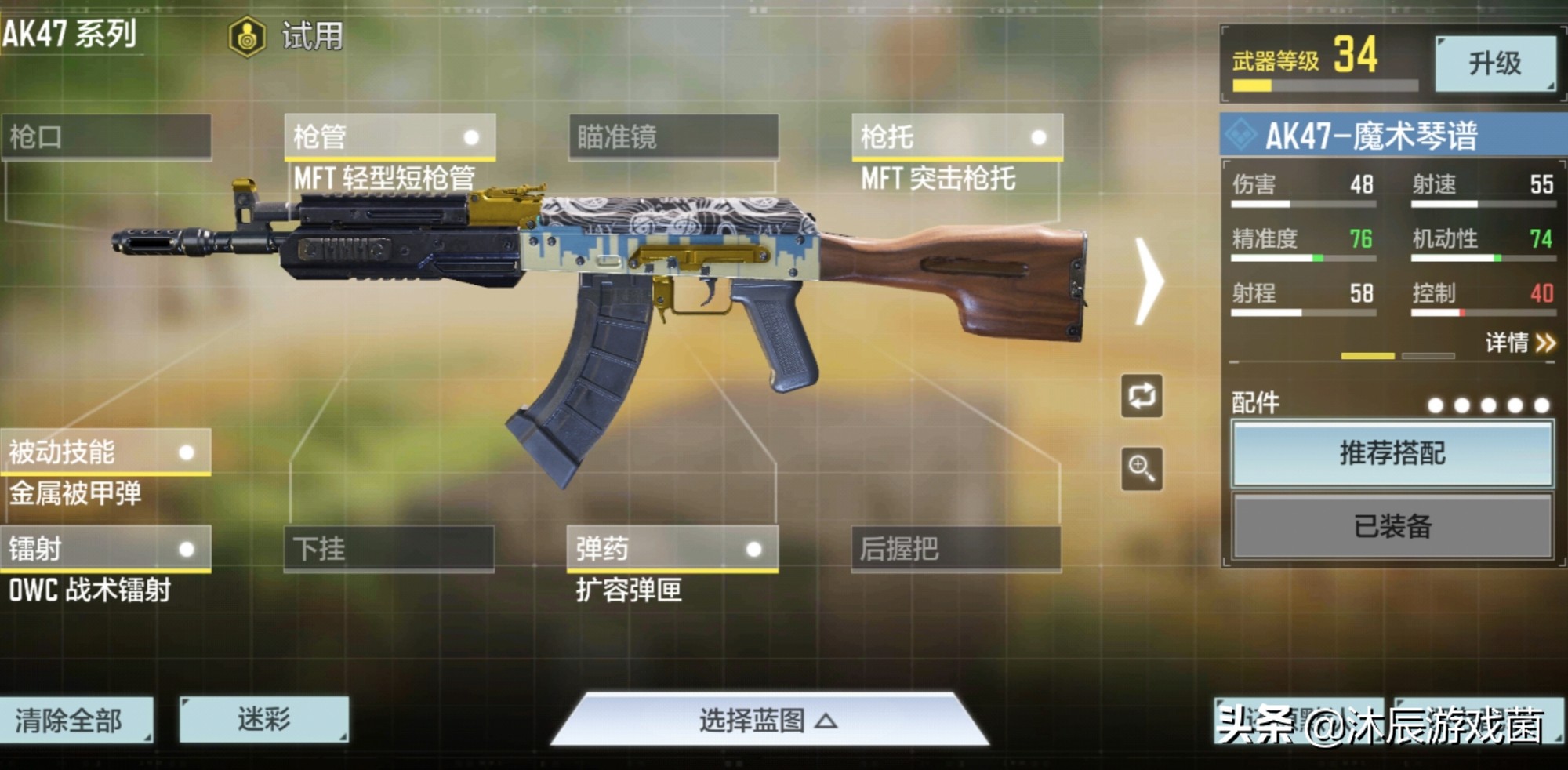Click the 推荐搭配 recommended loadout button
This screenshot has height=770, width=1568.
pos(1392,452)
